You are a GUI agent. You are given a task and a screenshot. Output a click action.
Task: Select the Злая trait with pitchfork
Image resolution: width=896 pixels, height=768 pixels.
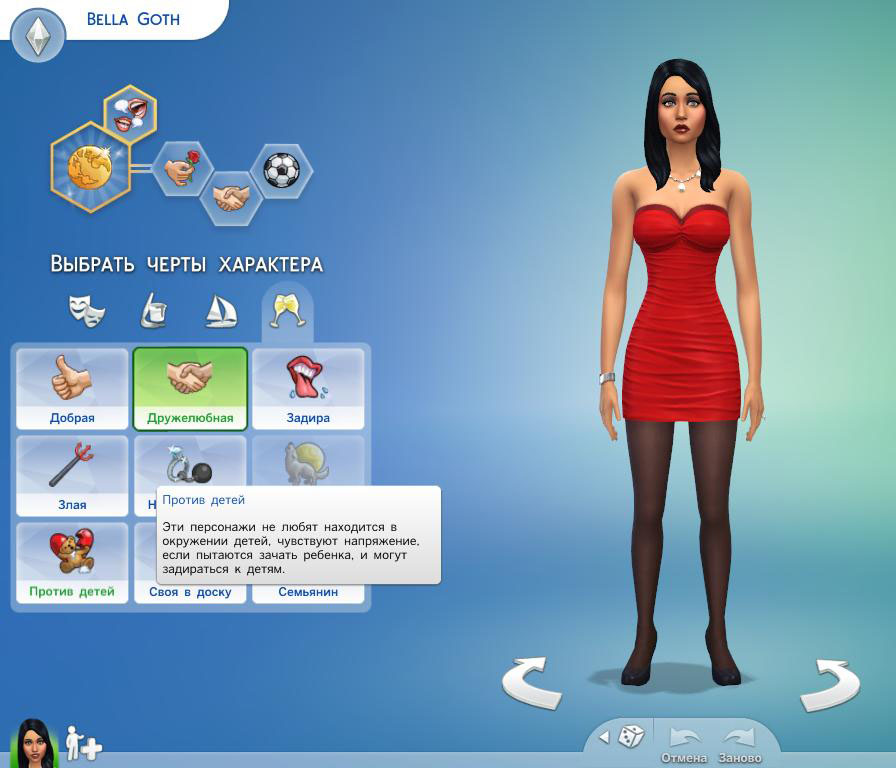tap(72, 474)
